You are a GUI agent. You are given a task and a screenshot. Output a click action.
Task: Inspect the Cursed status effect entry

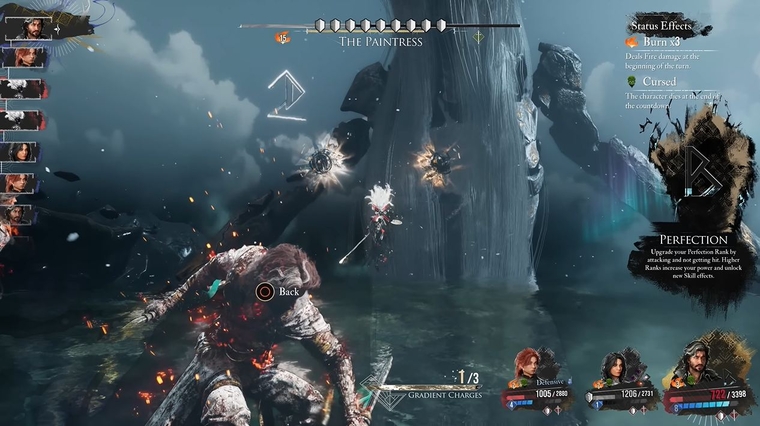[657, 81]
